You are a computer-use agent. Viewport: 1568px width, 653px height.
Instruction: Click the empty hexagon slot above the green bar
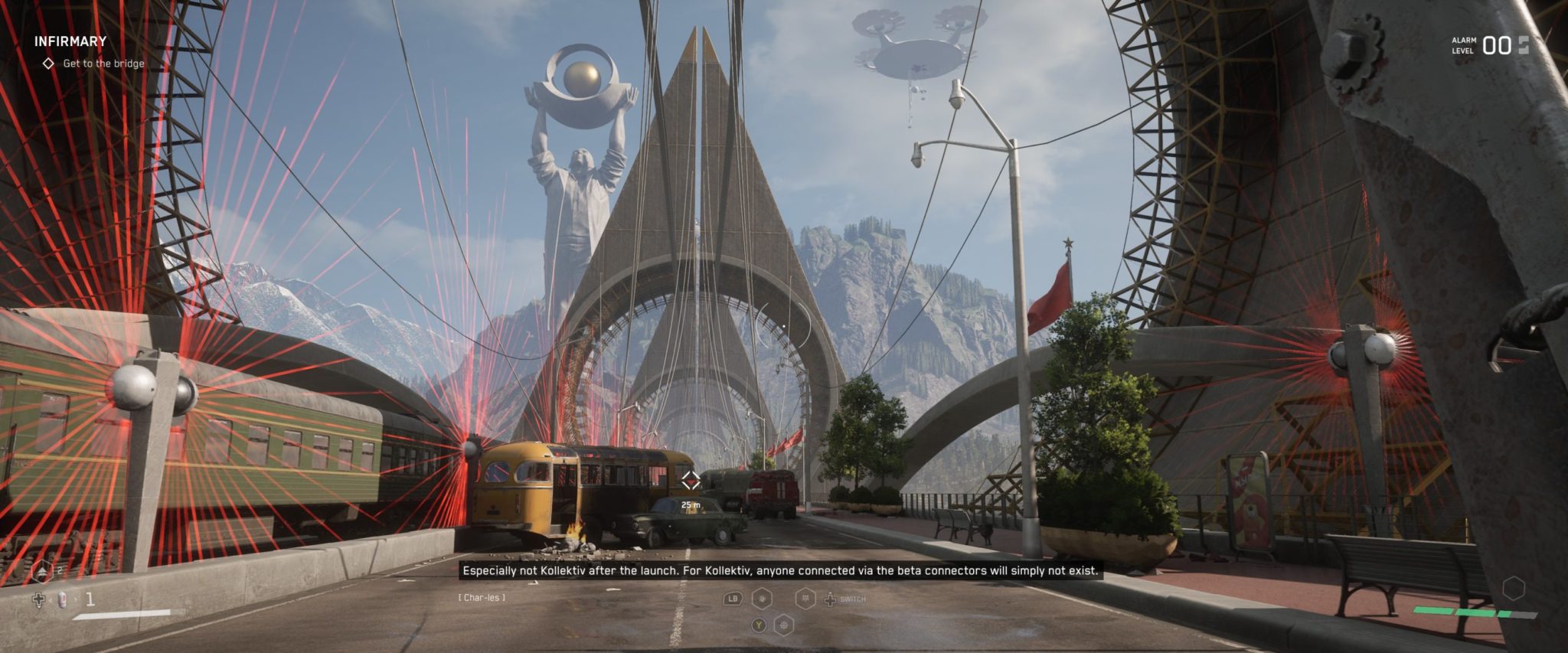1513,589
